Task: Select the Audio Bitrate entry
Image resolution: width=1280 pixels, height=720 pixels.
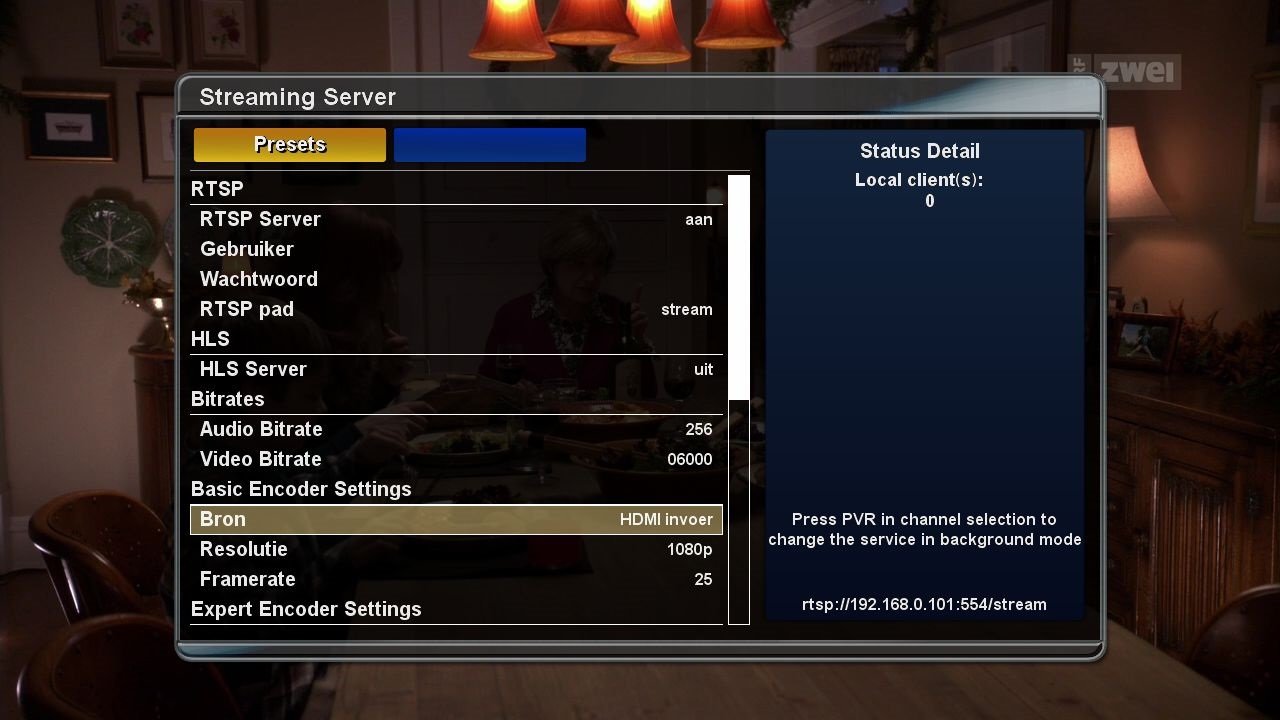Action: [x=456, y=428]
